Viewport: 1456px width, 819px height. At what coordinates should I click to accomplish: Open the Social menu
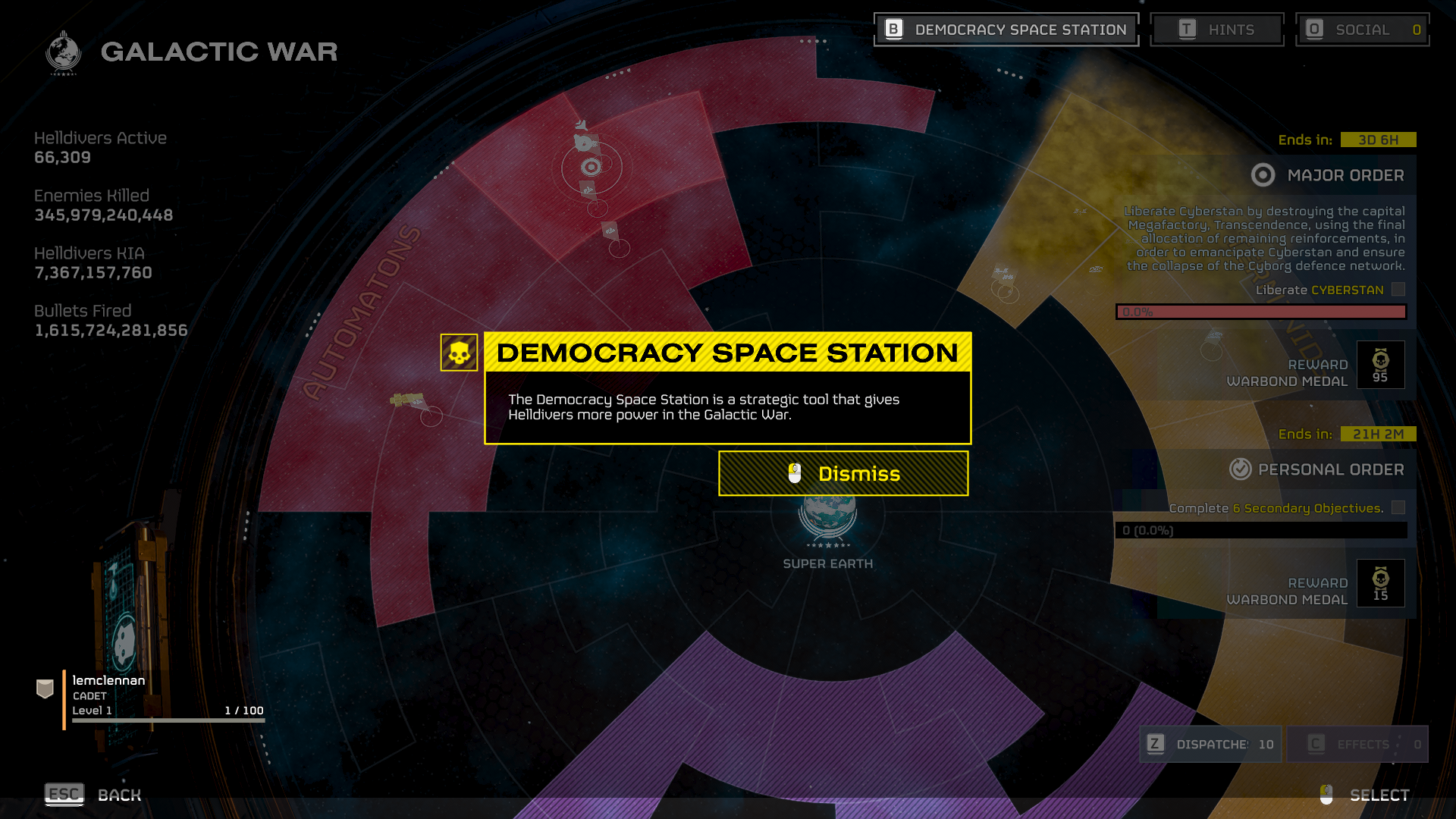click(x=1362, y=30)
